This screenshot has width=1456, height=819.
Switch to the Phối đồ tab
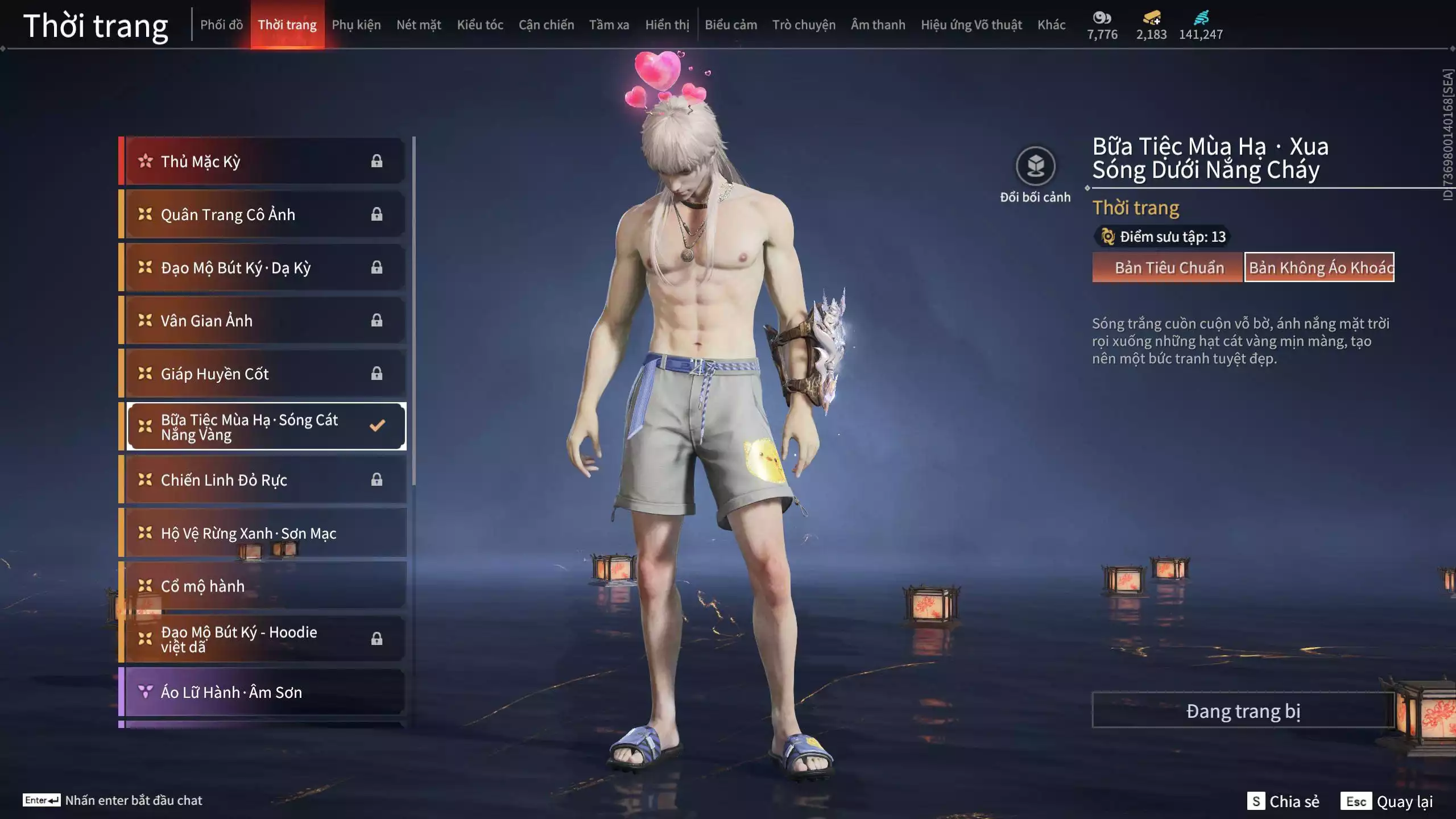tap(221, 25)
